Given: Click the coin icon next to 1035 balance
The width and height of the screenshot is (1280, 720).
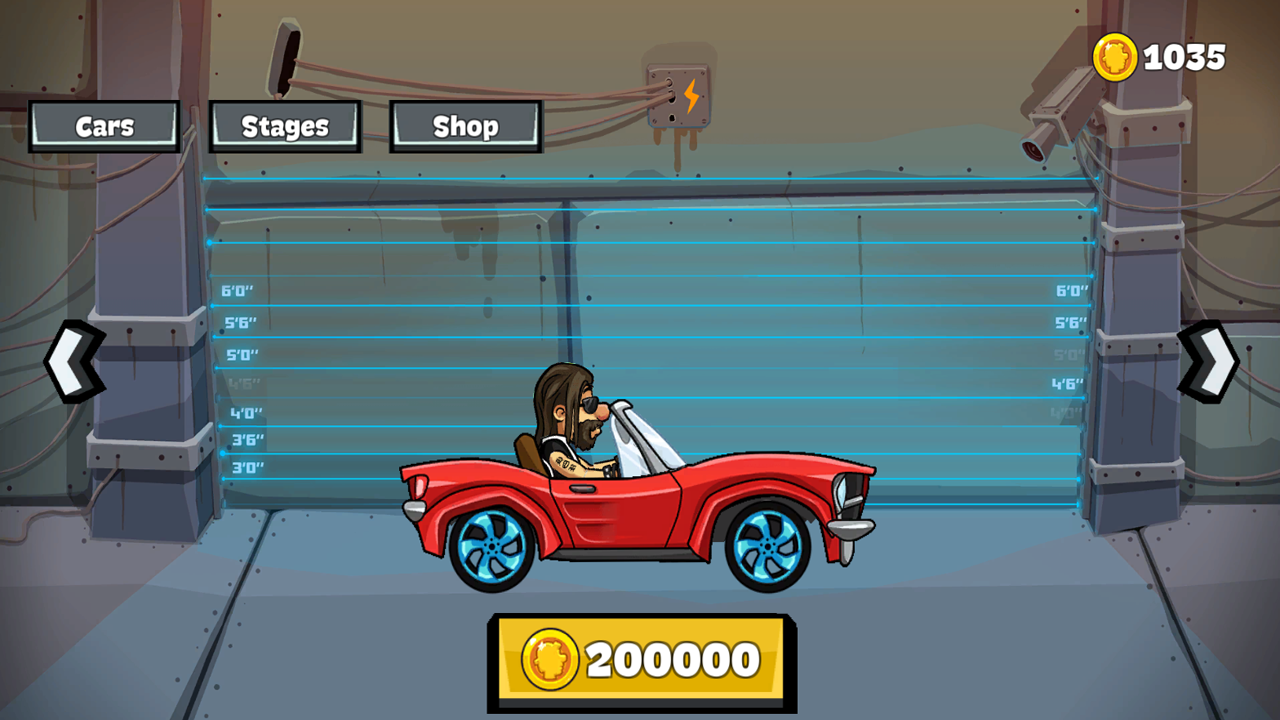Looking at the screenshot, I should click(1117, 57).
